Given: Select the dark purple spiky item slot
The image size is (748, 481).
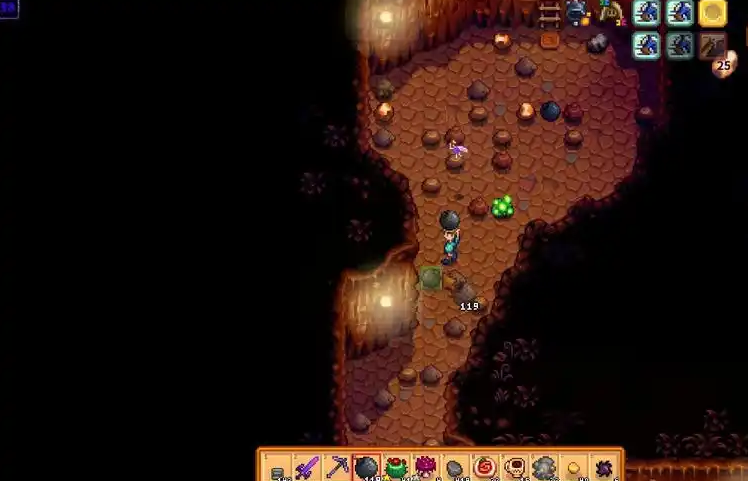Looking at the screenshot, I should coord(604,467).
